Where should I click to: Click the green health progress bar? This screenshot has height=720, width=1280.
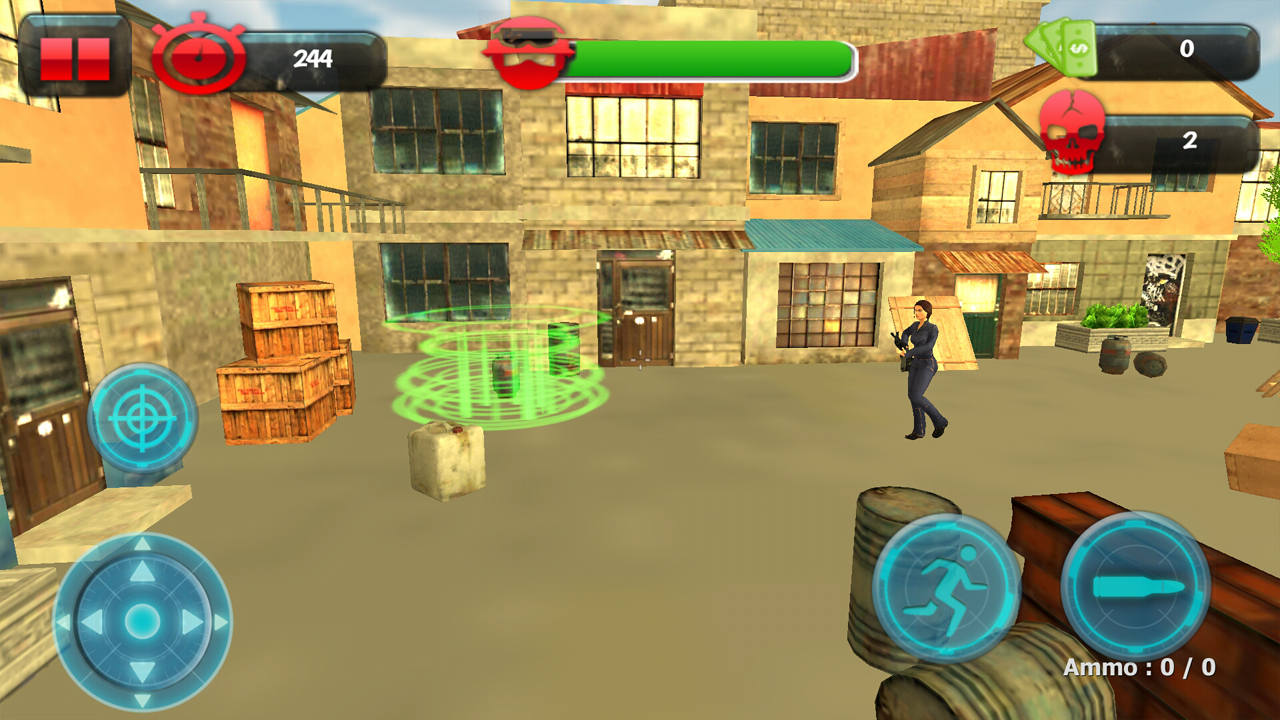click(708, 56)
